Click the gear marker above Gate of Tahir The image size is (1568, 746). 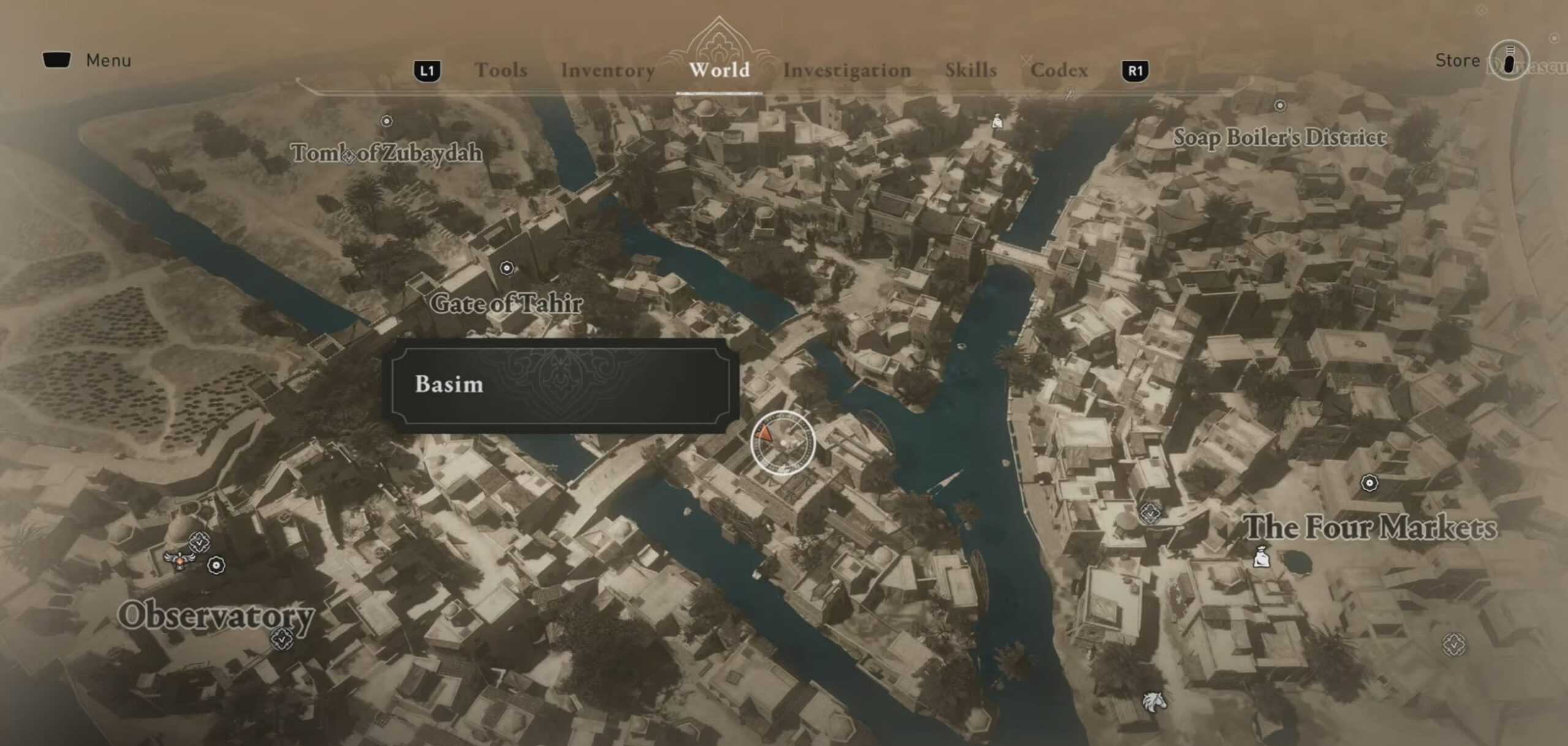(x=506, y=266)
